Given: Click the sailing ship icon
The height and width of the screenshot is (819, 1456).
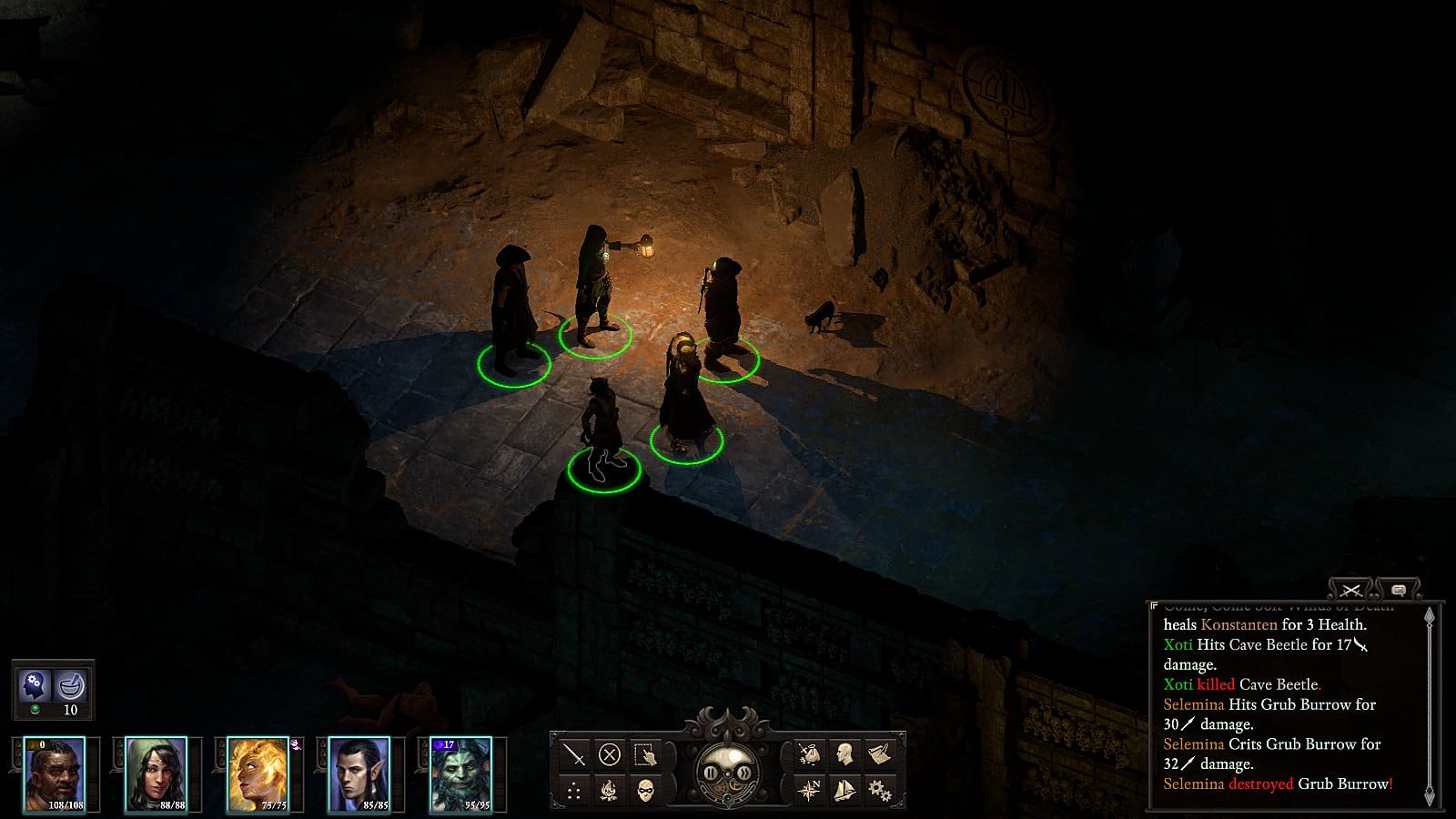Looking at the screenshot, I should [x=844, y=790].
